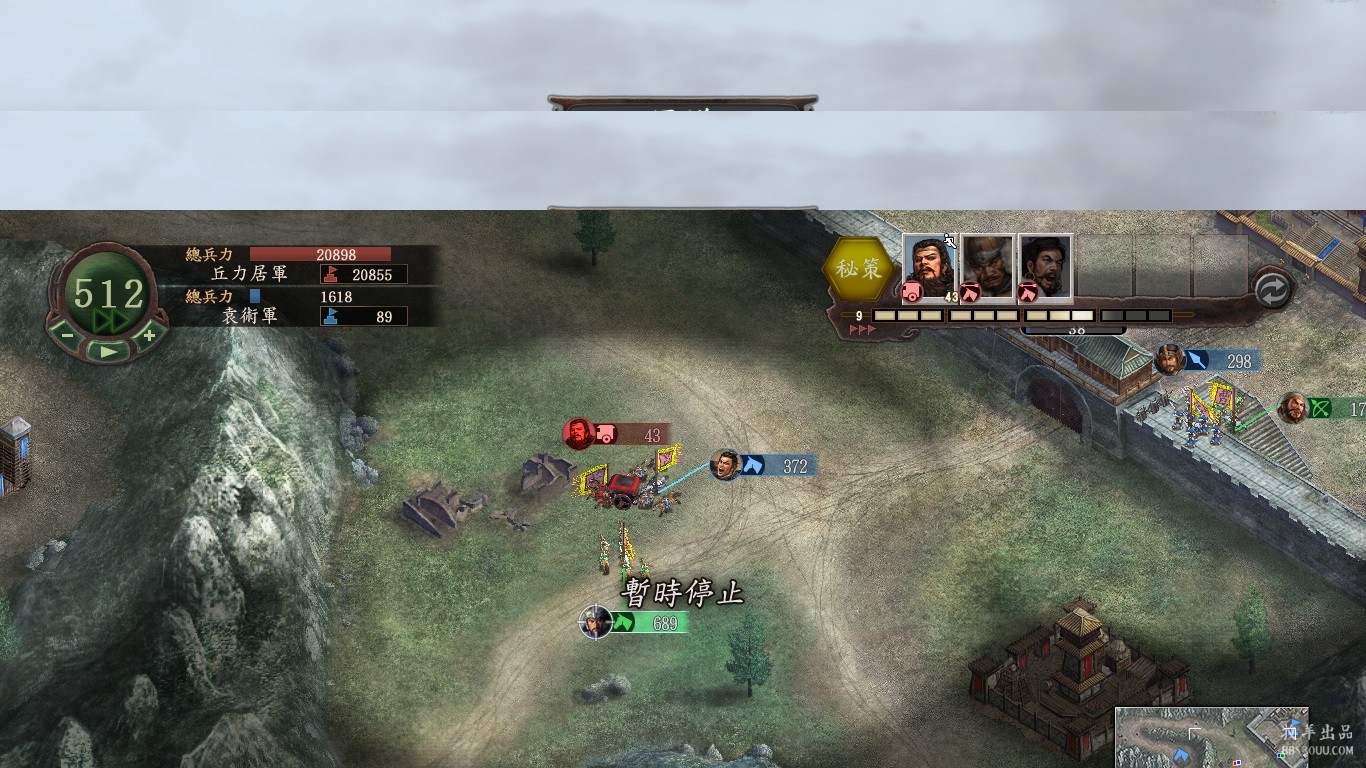Select the first officer portrait with siege cart icon

pyautogui.click(x=929, y=267)
